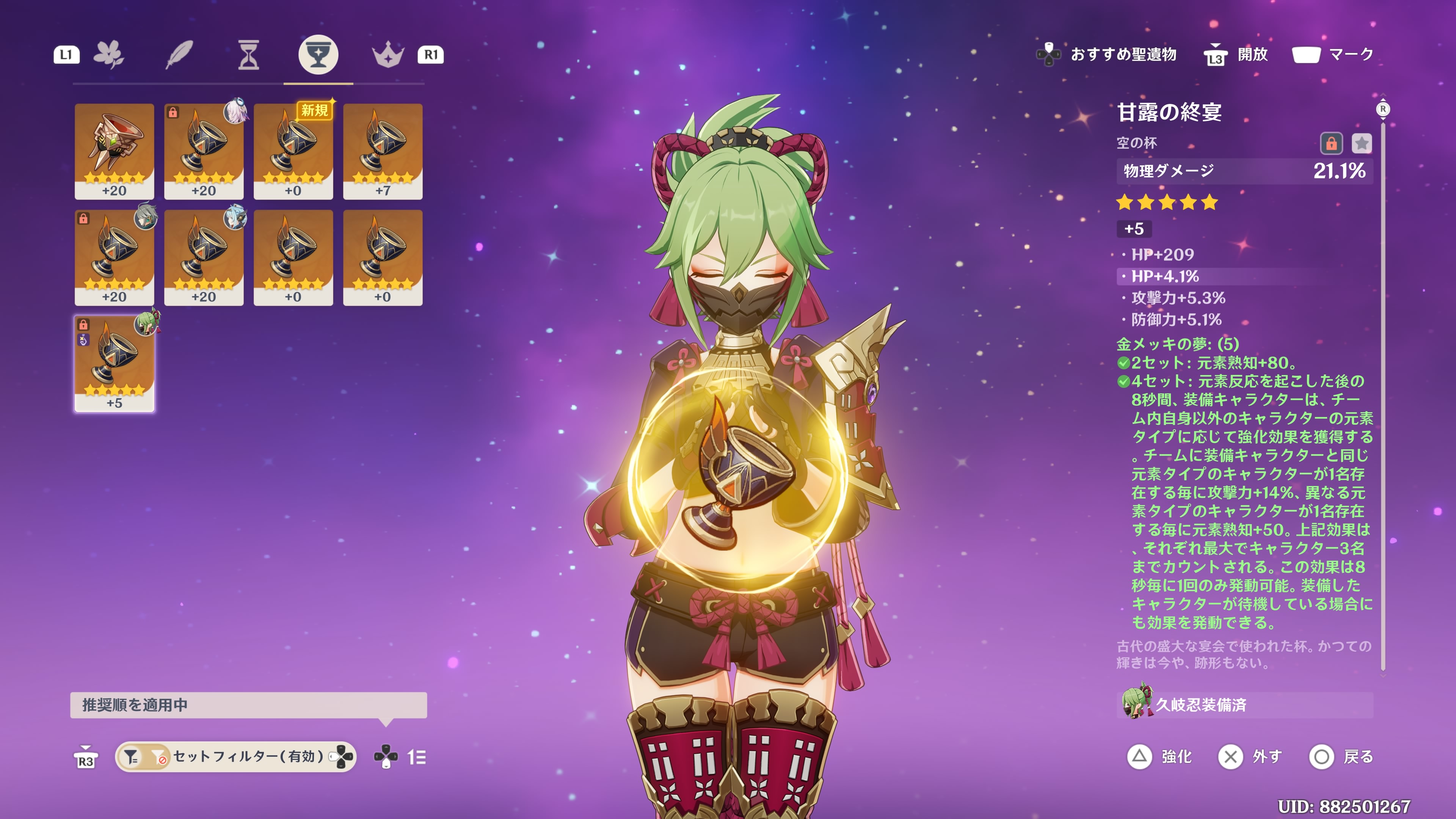Viewport: 1456px width, 819px height.
Task: Open recommended artifacts (おすすめ聖遺物)
Action: 1108,54
